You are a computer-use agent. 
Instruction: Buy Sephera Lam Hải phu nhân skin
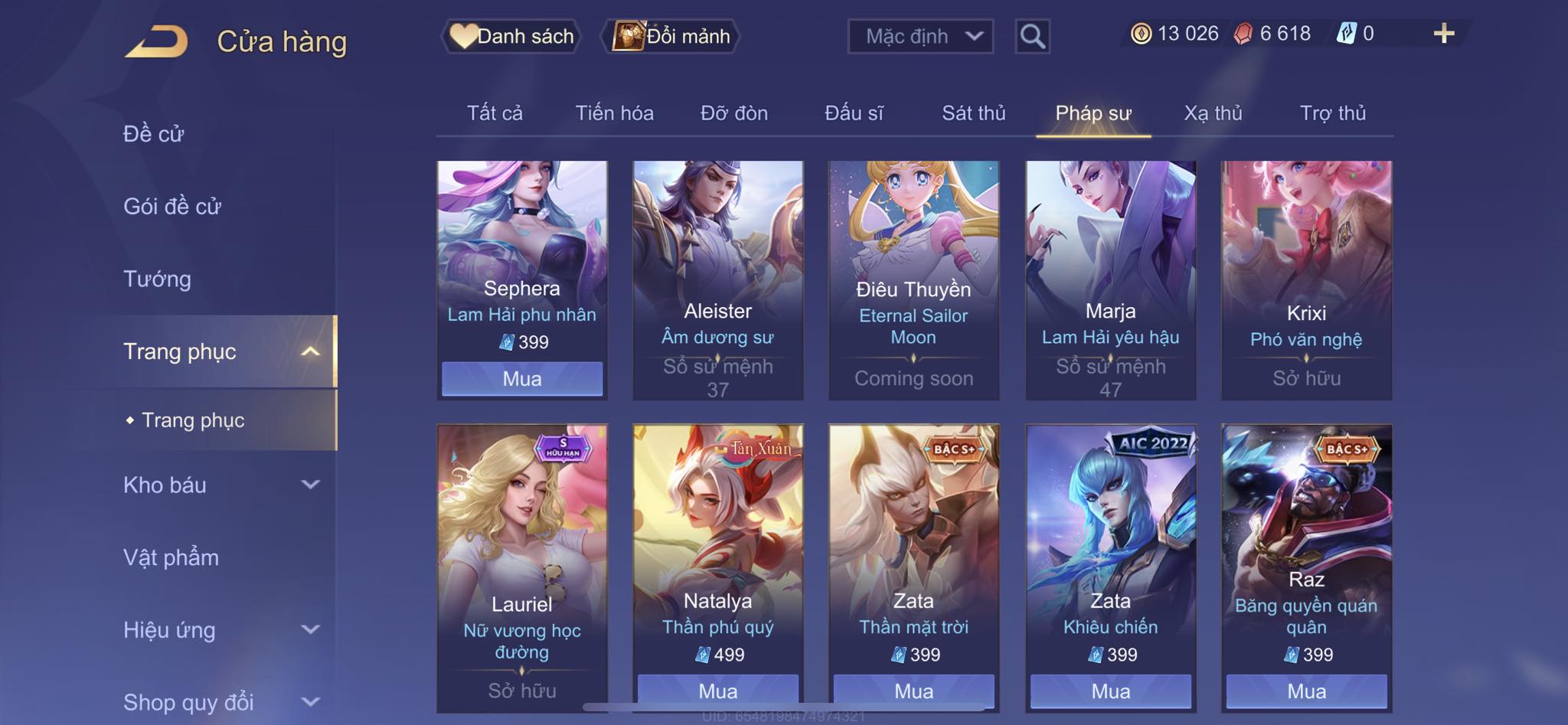point(522,379)
